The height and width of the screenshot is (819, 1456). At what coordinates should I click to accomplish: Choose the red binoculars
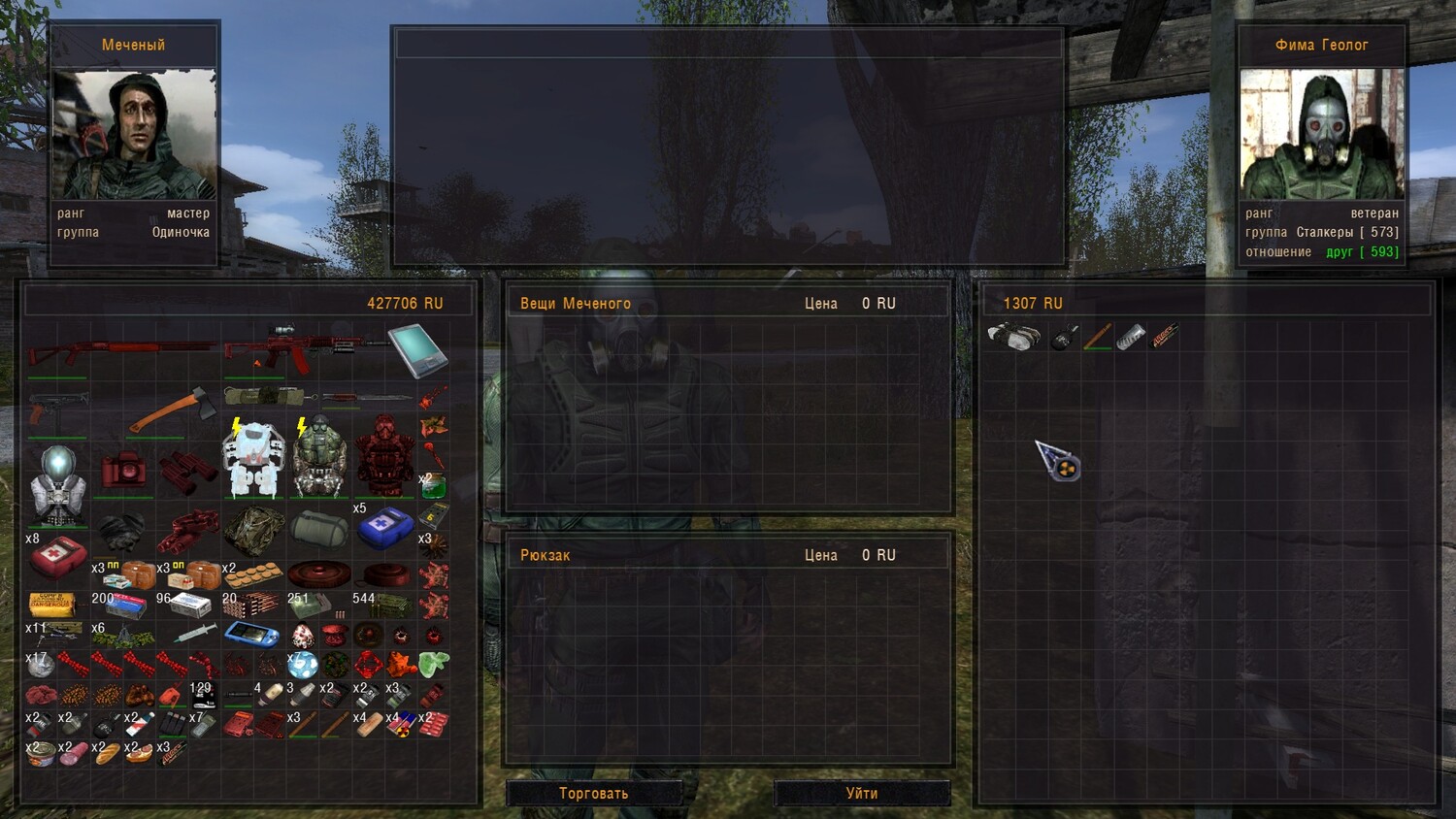click(x=187, y=471)
